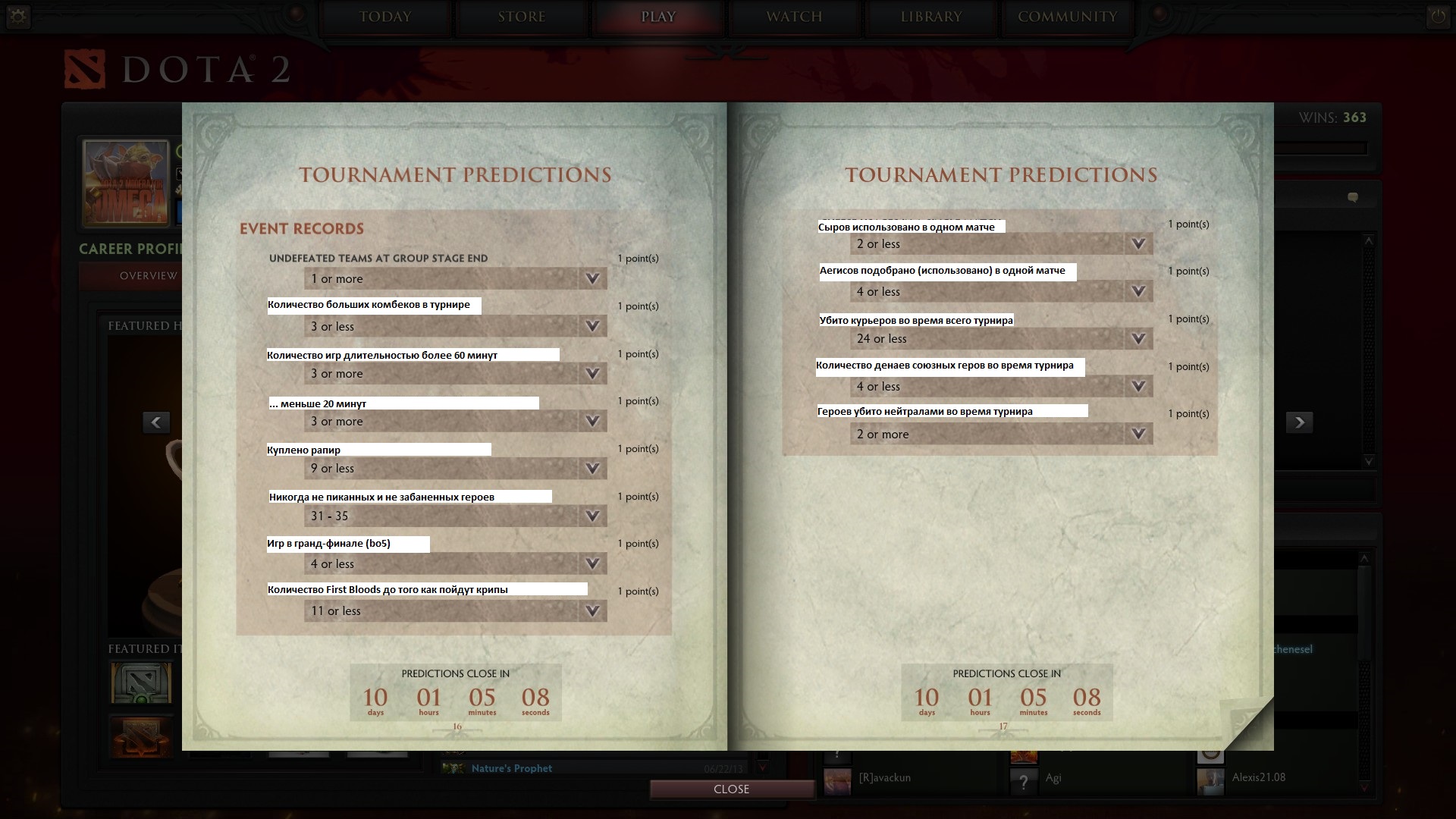The width and height of the screenshot is (1456, 819).
Task: Open the '11 or less' prediction dropdown
Action: [455, 611]
